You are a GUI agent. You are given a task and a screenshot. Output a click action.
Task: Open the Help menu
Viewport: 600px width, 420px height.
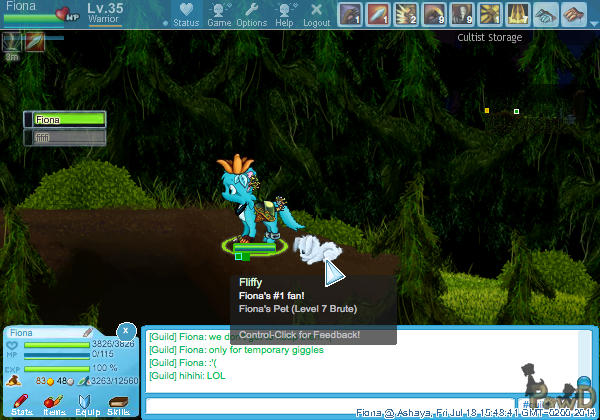pyautogui.click(x=285, y=15)
